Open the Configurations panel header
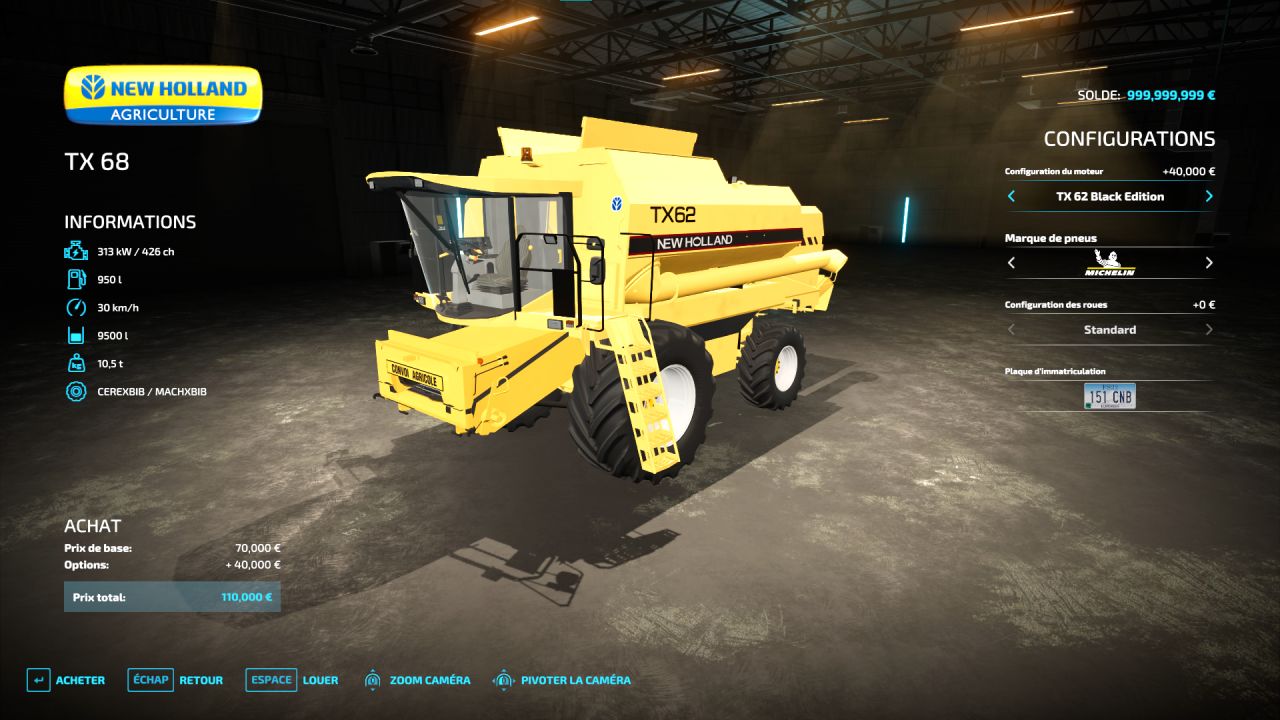The height and width of the screenshot is (720, 1280). point(1129,138)
